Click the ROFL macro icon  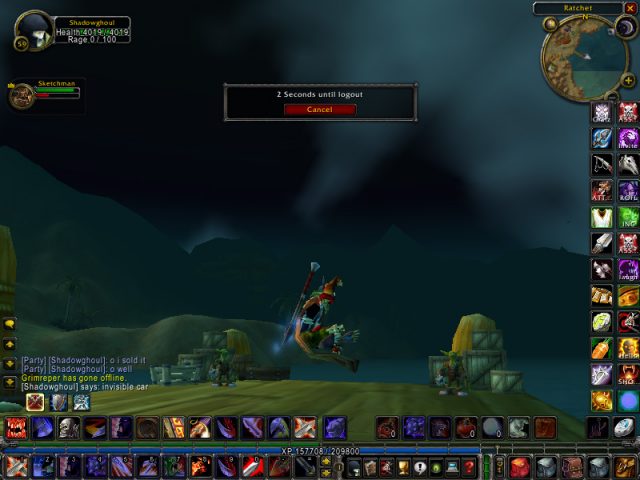pyautogui.click(x=628, y=190)
